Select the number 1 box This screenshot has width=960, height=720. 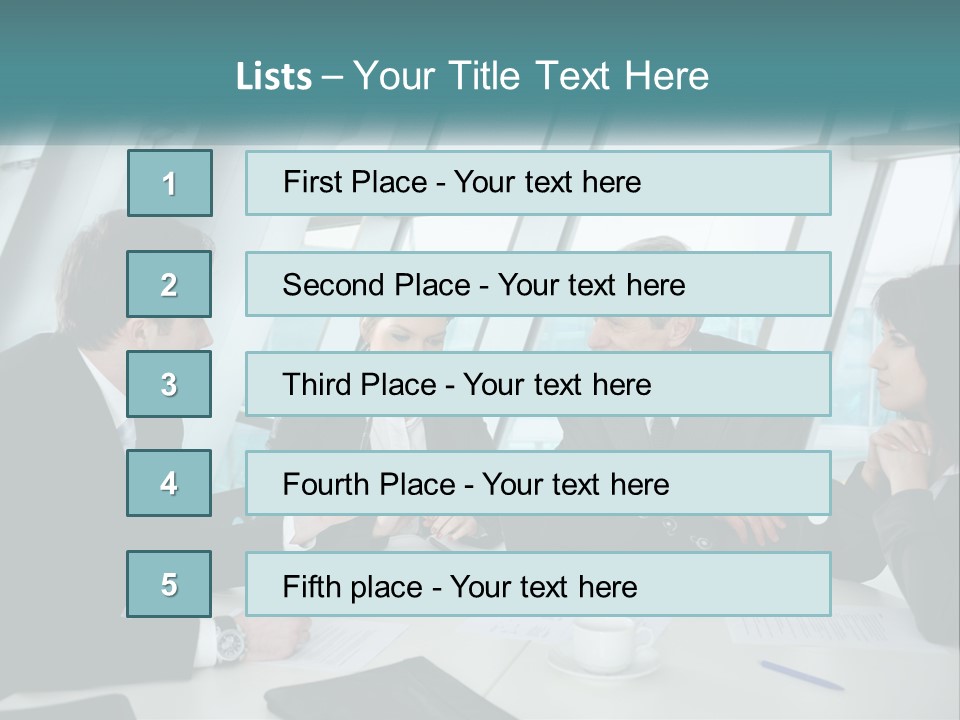(x=169, y=183)
